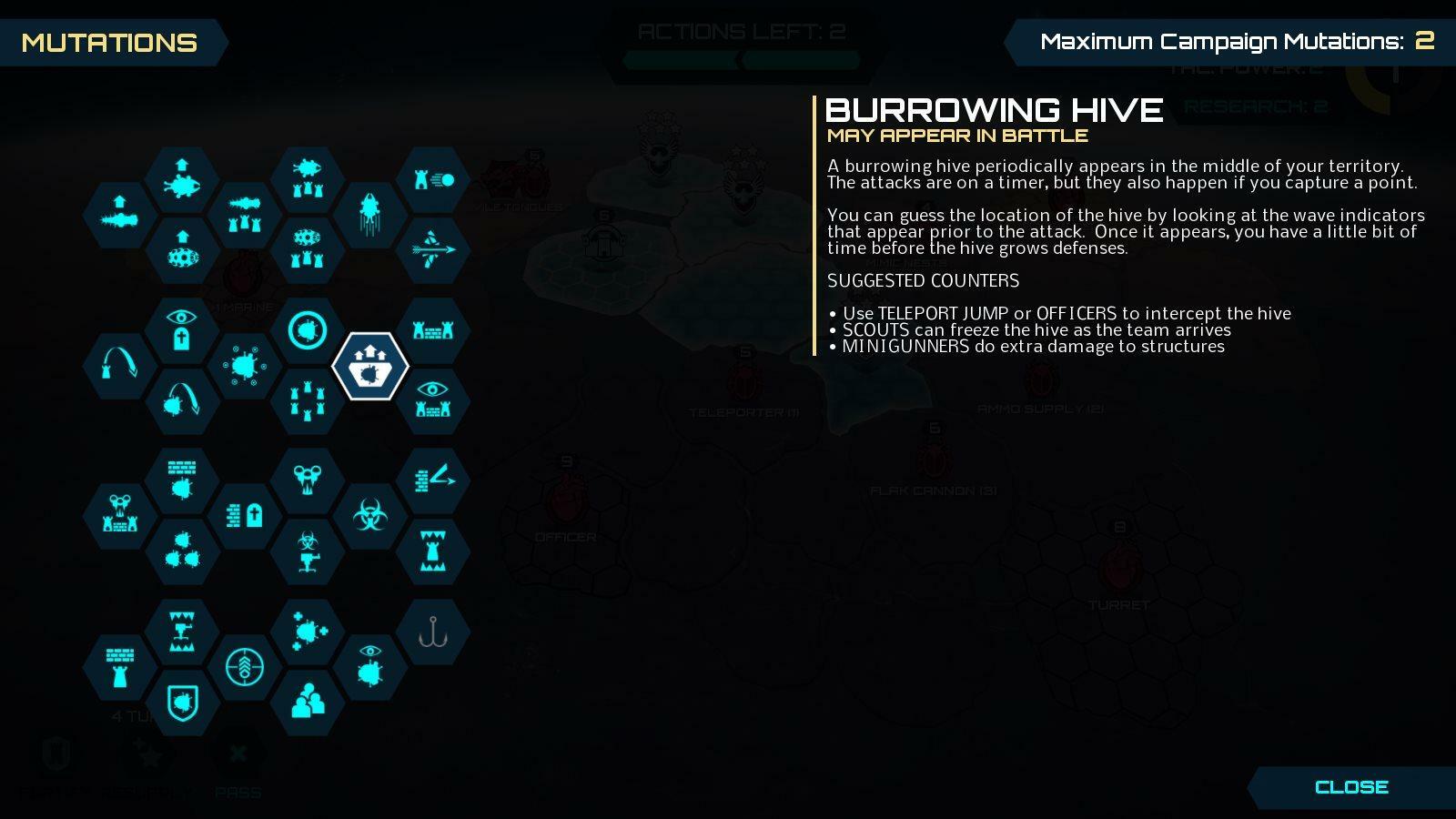
Task: Select the twin towers with wall mutation
Action: pyautogui.click(x=435, y=330)
